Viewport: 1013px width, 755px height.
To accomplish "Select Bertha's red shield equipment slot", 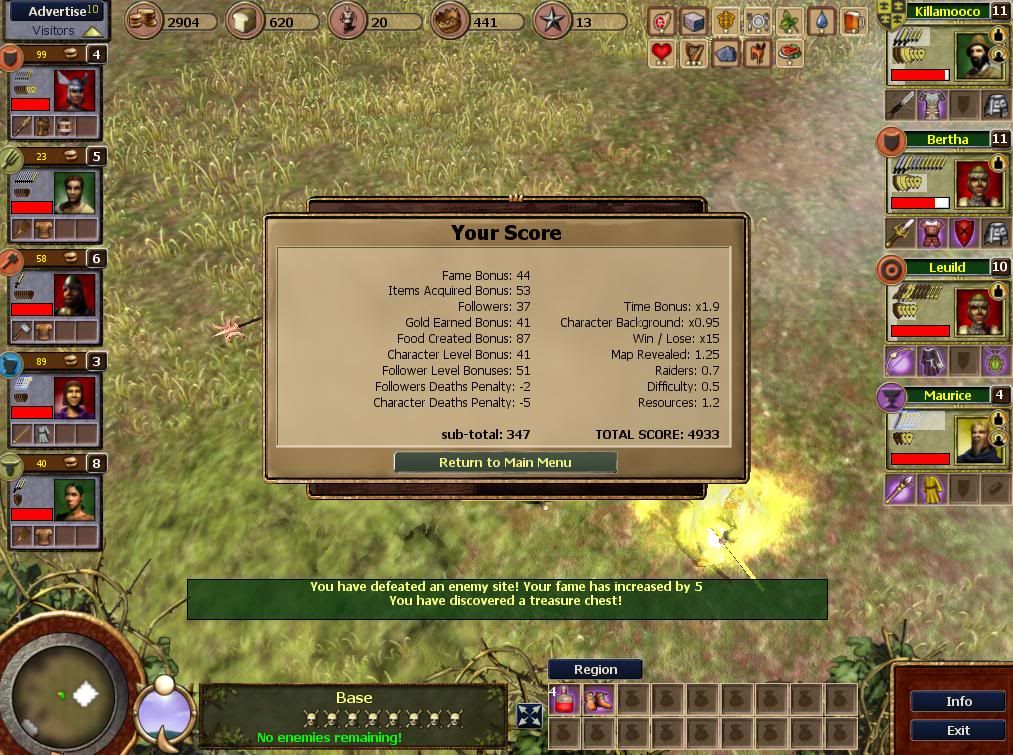I will pos(963,234).
